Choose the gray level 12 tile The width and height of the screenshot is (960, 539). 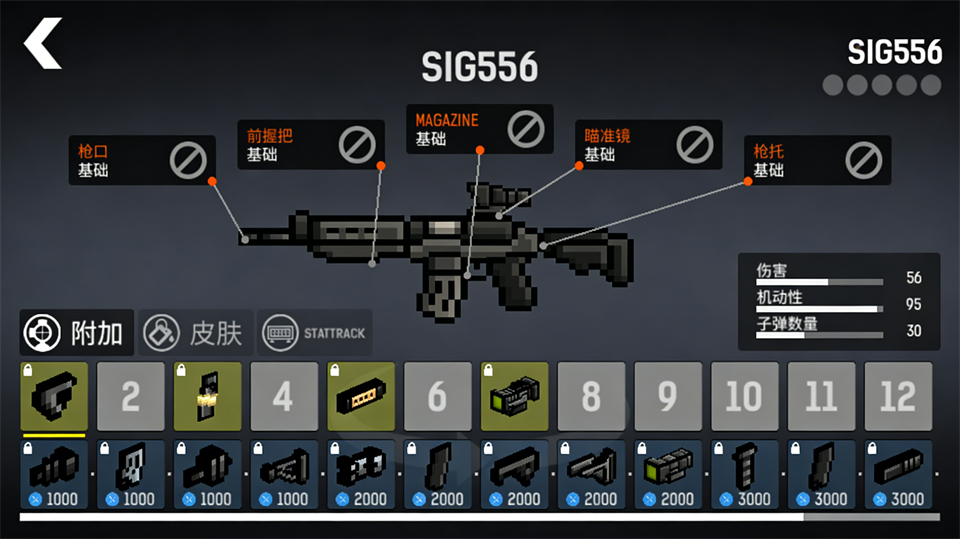tap(898, 396)
